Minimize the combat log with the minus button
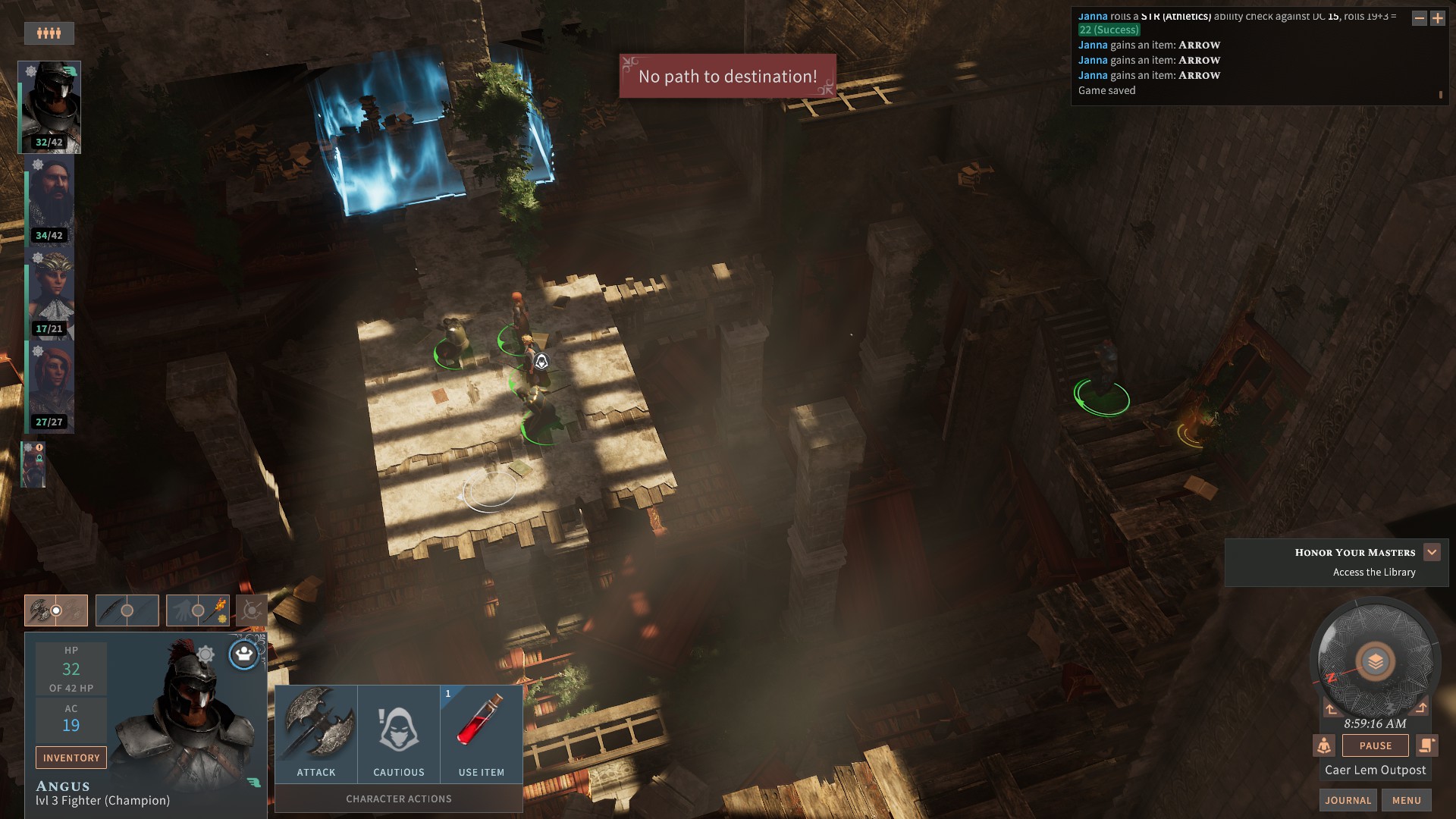 point(1419,18)
